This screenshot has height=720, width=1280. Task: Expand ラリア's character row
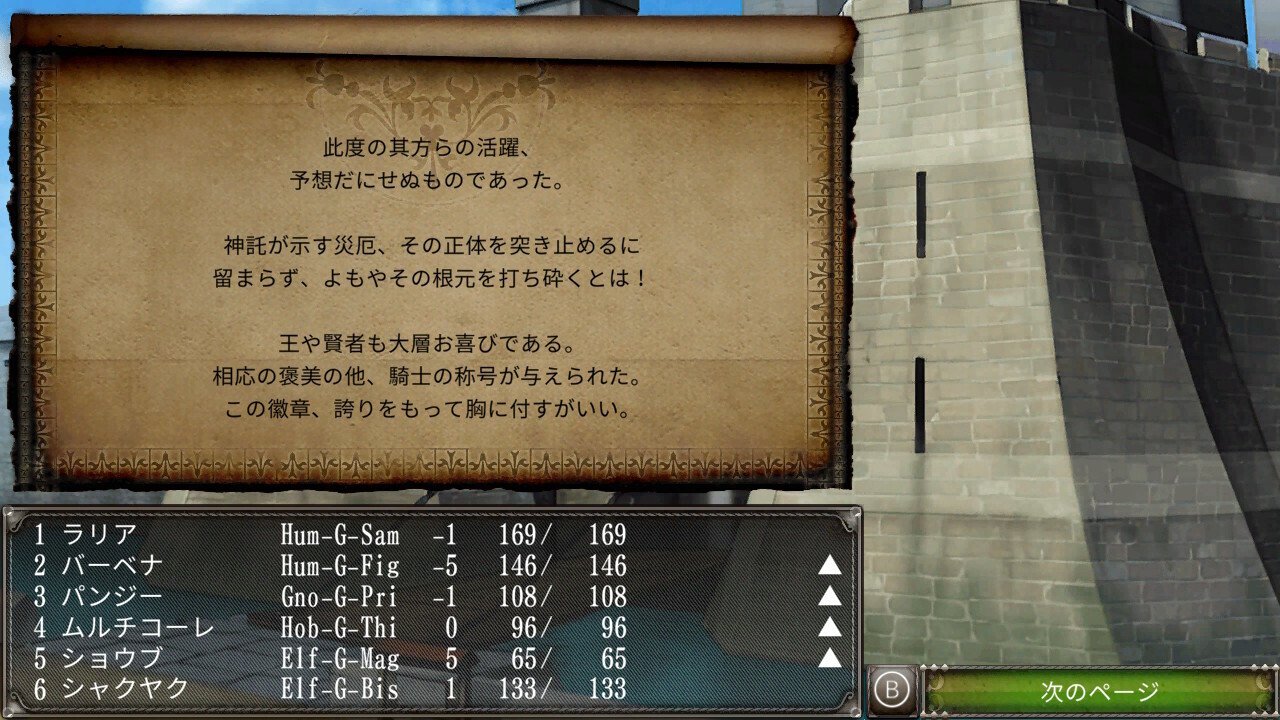coord(300,536)
